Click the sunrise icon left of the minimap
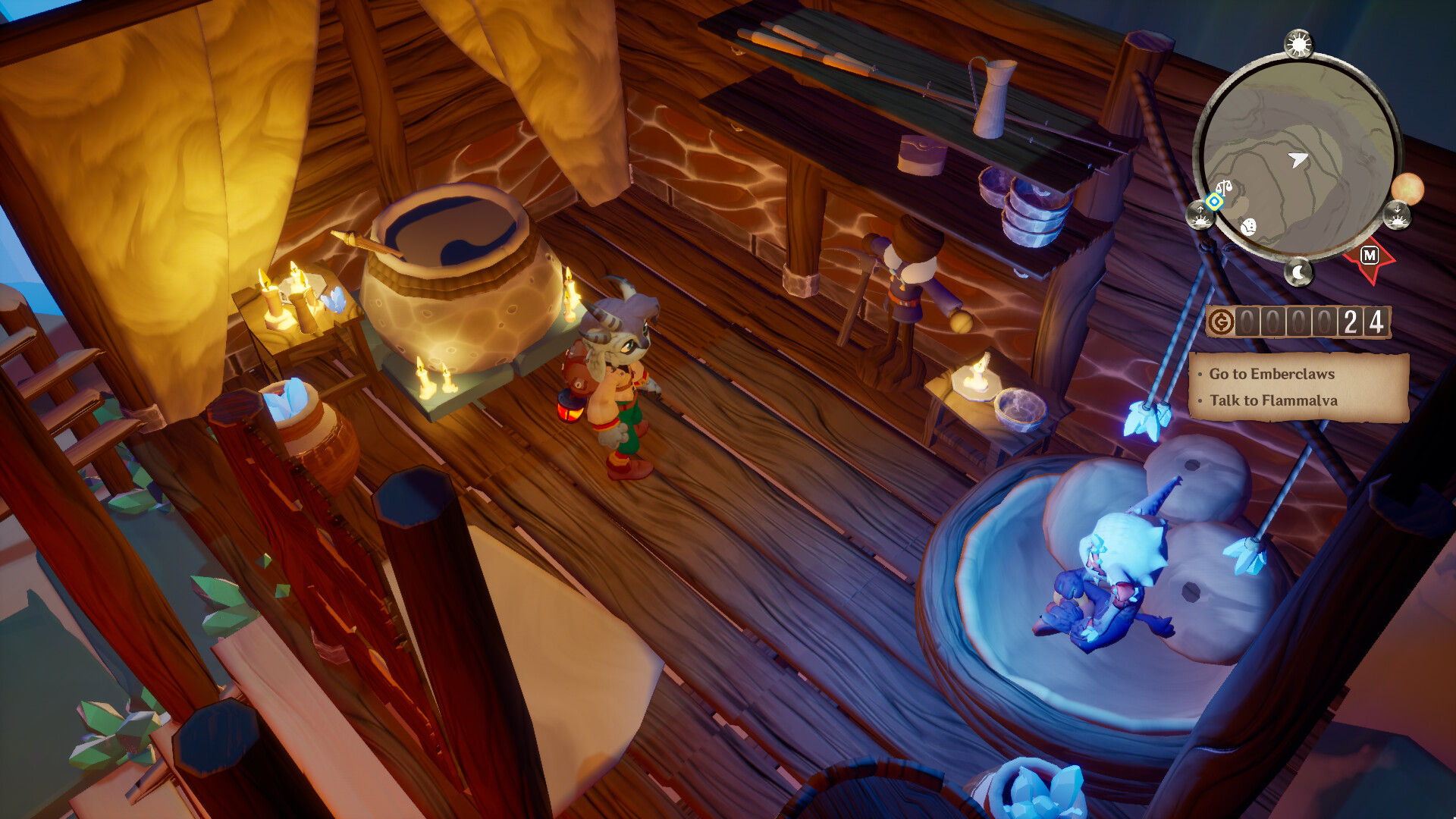The height and width of the screenshot is (819, 1456). (x=1199, y=217)
